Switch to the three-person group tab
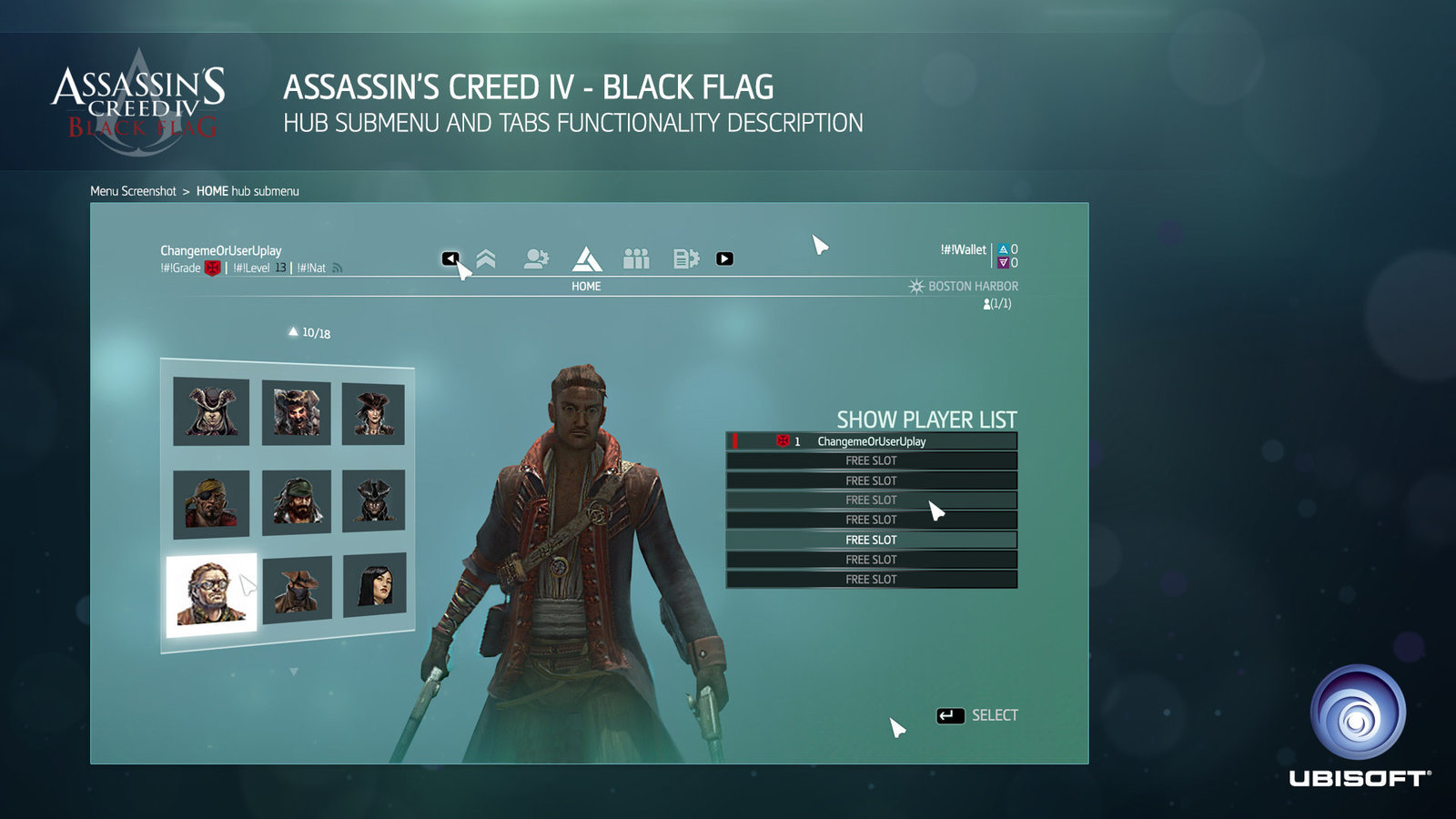Screen dimensions: 1456x819 click(636, 259)
